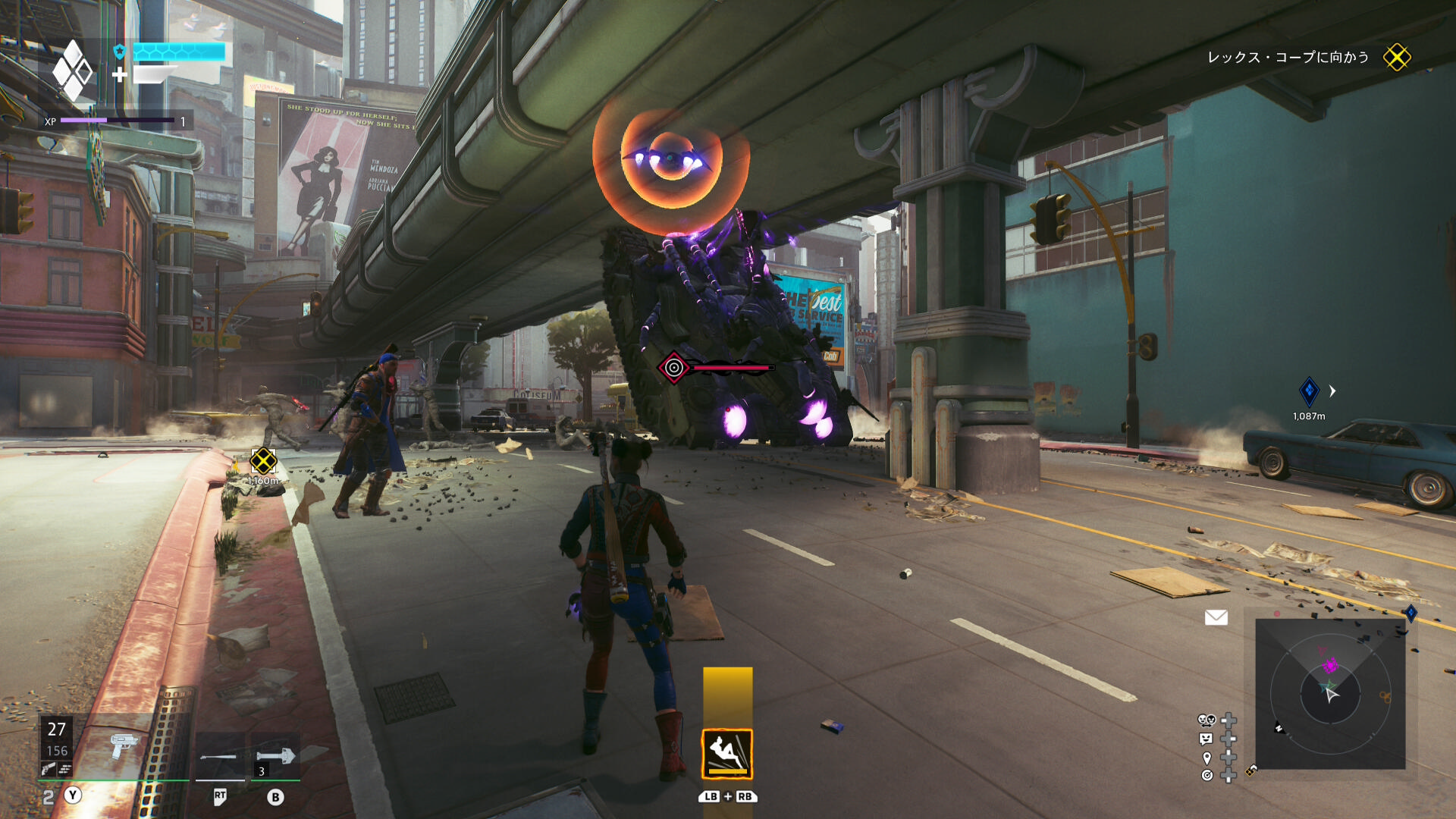Select the grenade slot showing count 3
The height and width of the screenshot is (819, 1456).
point(275,755)
